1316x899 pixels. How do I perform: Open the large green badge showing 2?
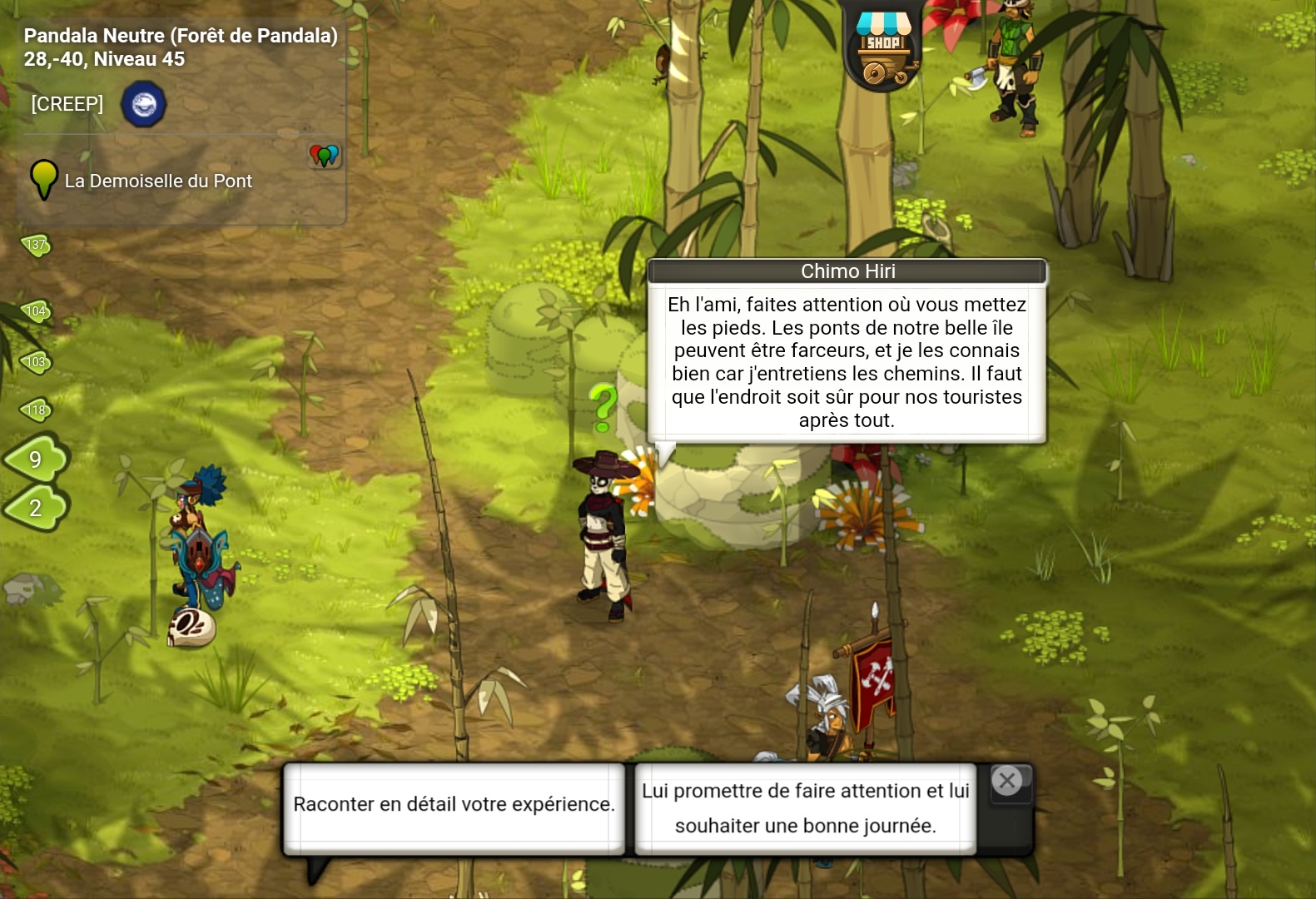[x=36, y=508]
